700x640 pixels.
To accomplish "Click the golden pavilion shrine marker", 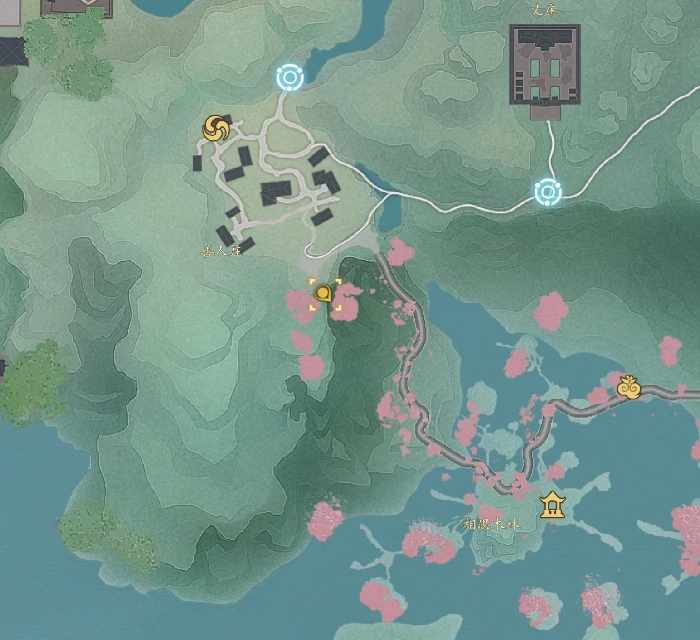I will [551, 505].
